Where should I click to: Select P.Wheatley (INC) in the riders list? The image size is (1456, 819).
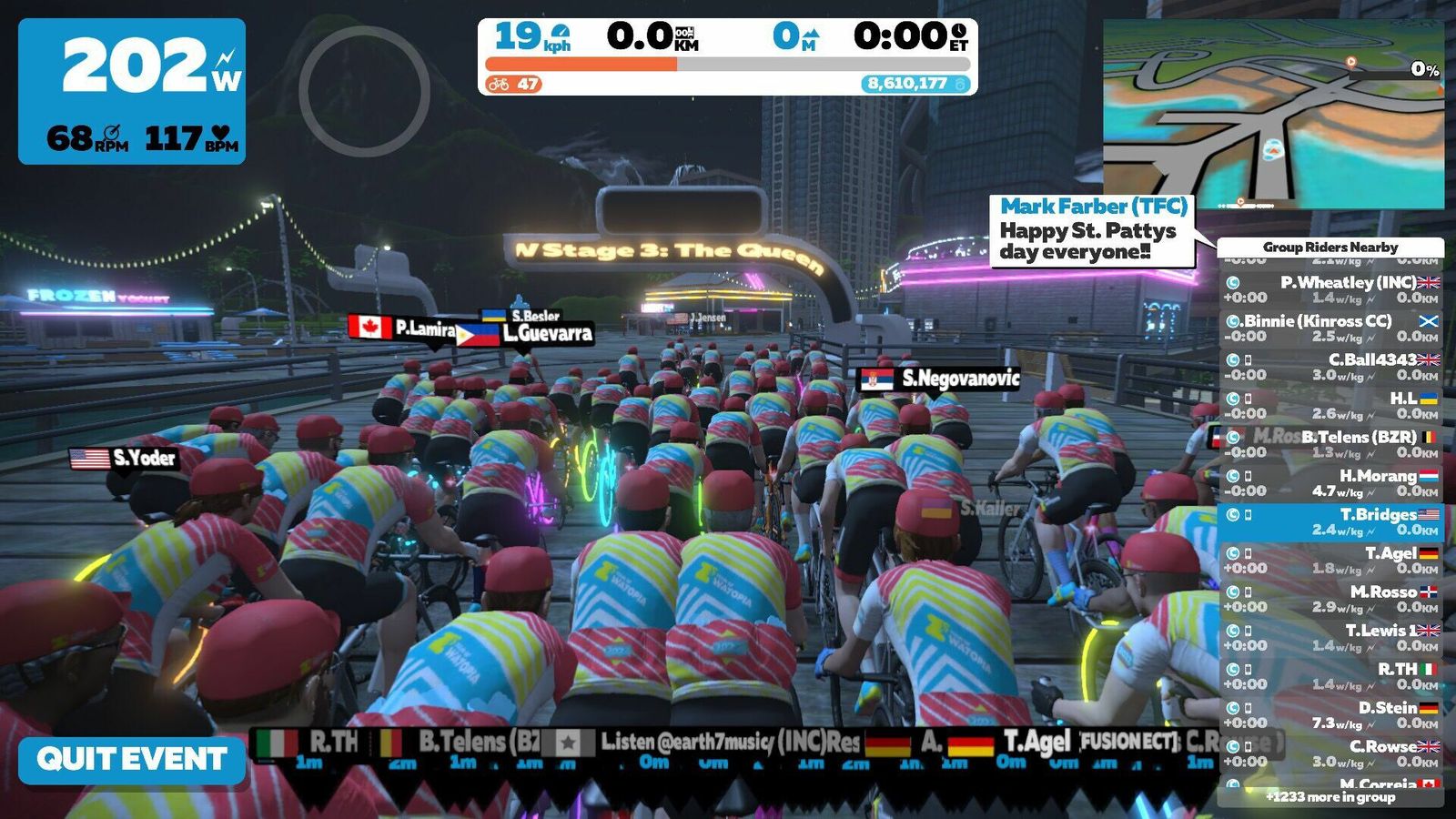[x=1330, y=289]
